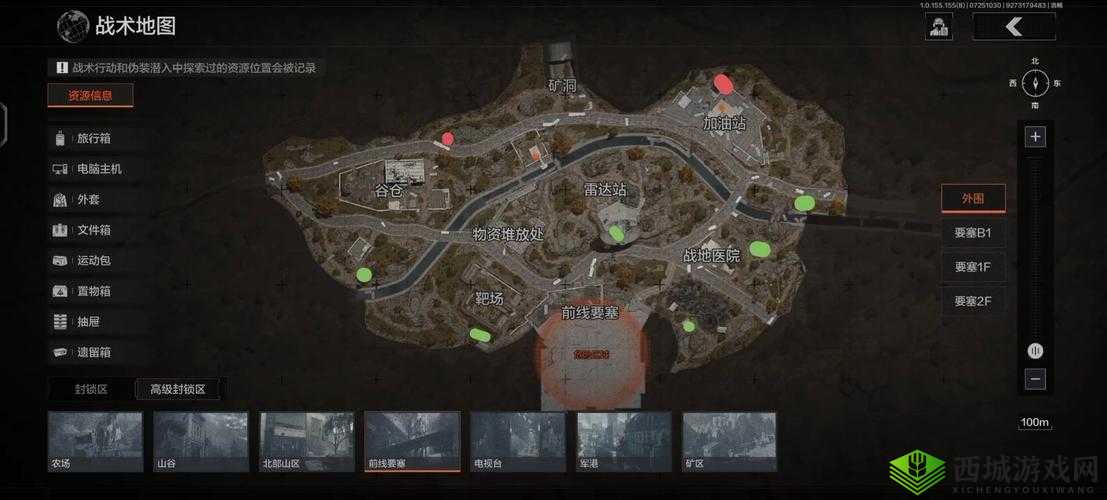Switch to the 封锁区 tab
This screenshot has width=1107, height=500.
tap(91, 389)
